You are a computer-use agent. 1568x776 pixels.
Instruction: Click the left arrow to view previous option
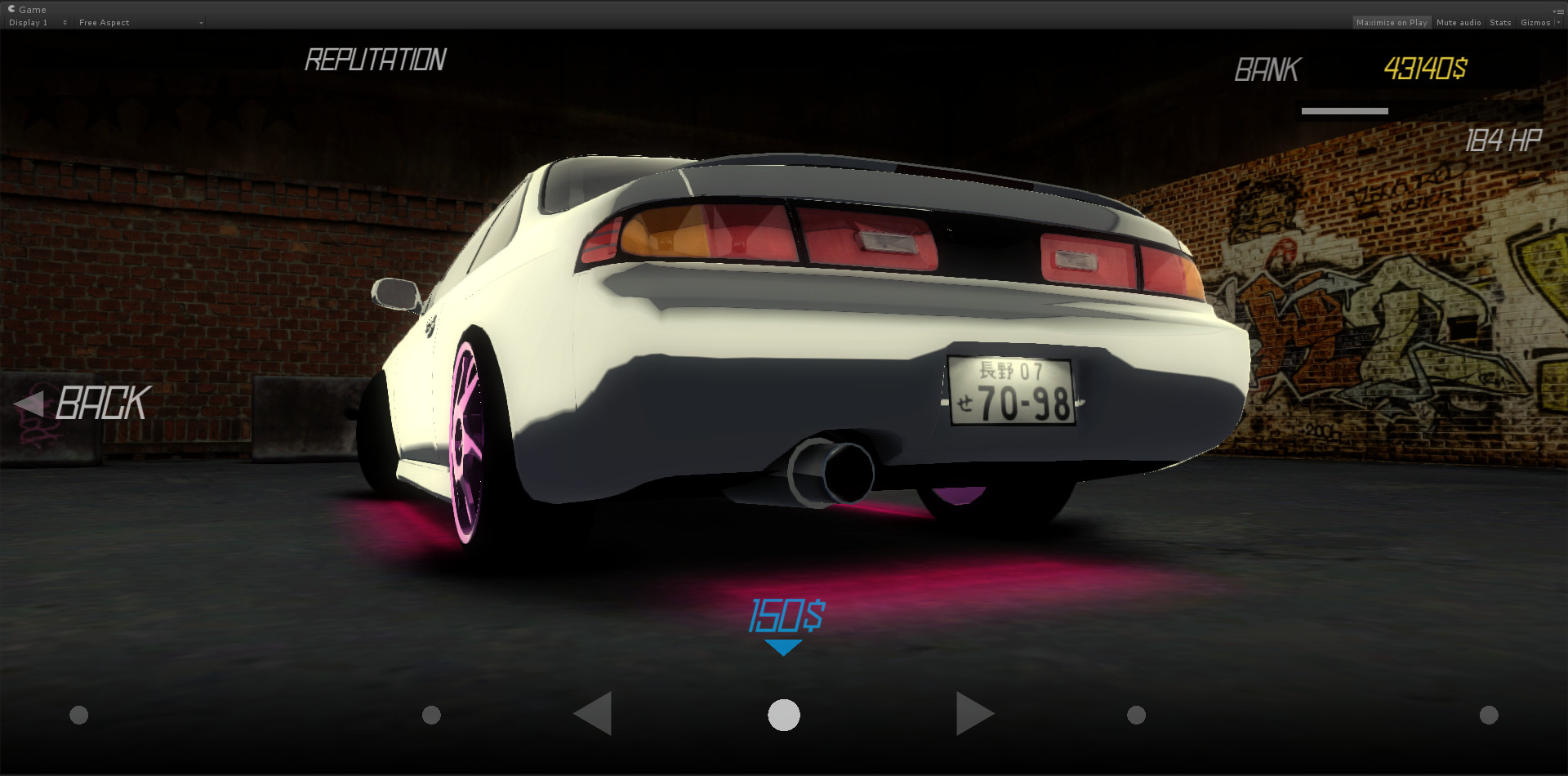coord(593,713)
